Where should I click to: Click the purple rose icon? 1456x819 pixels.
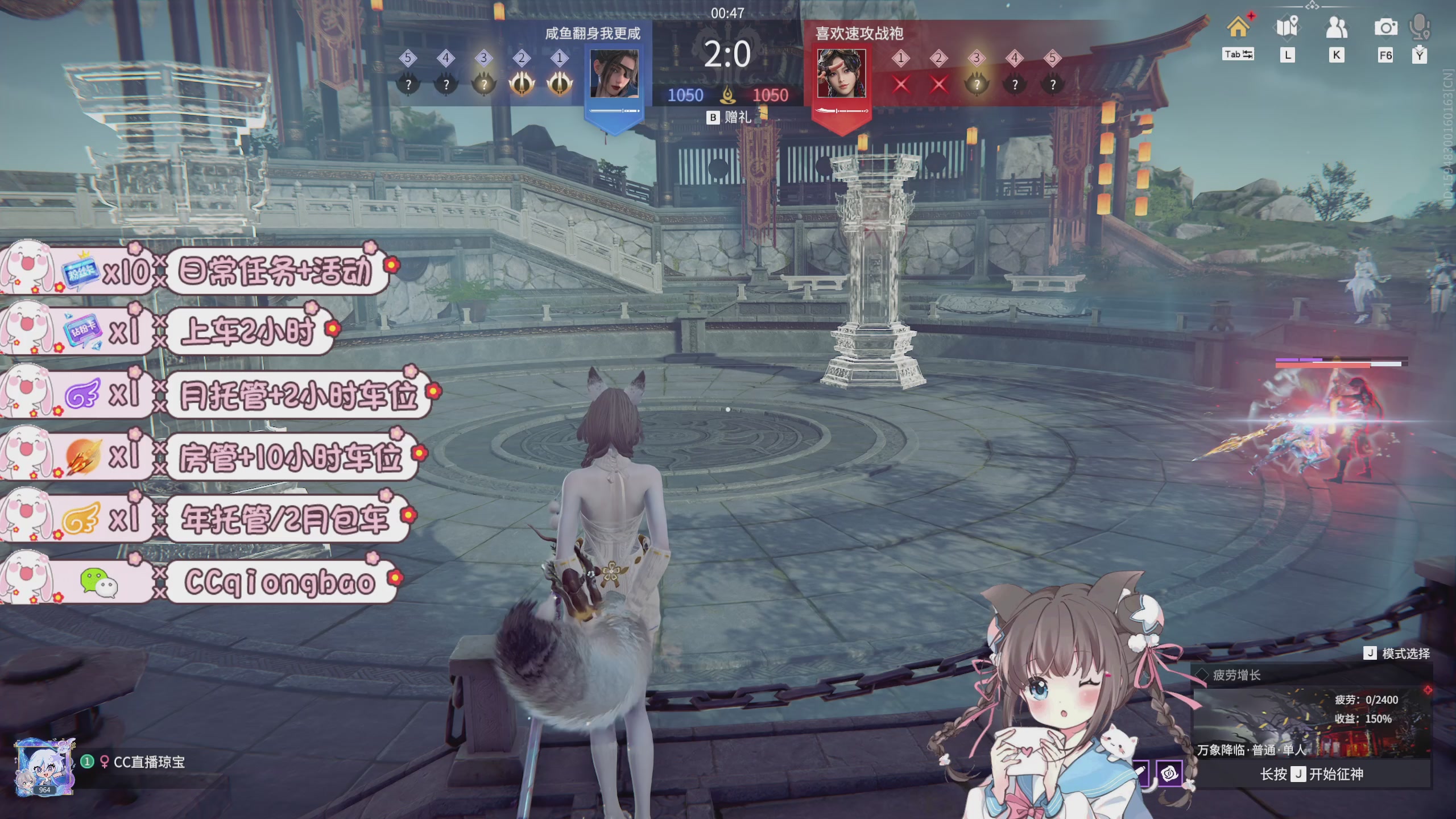[x=1169, y=773]
